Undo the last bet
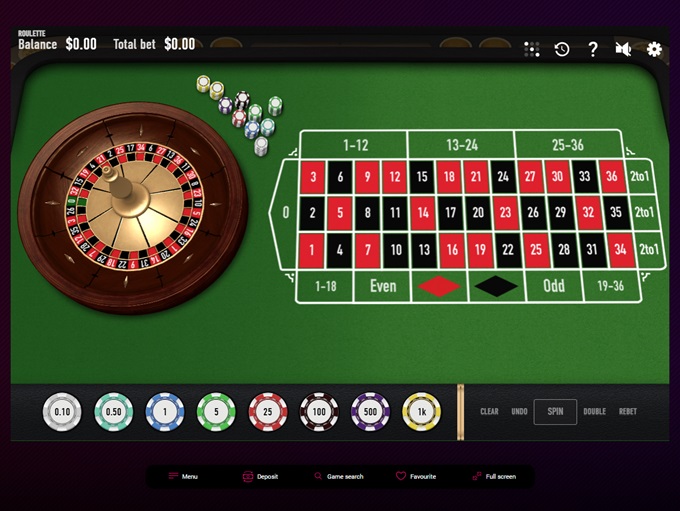The height and width of the screenshot is (511, 680). 519,411
